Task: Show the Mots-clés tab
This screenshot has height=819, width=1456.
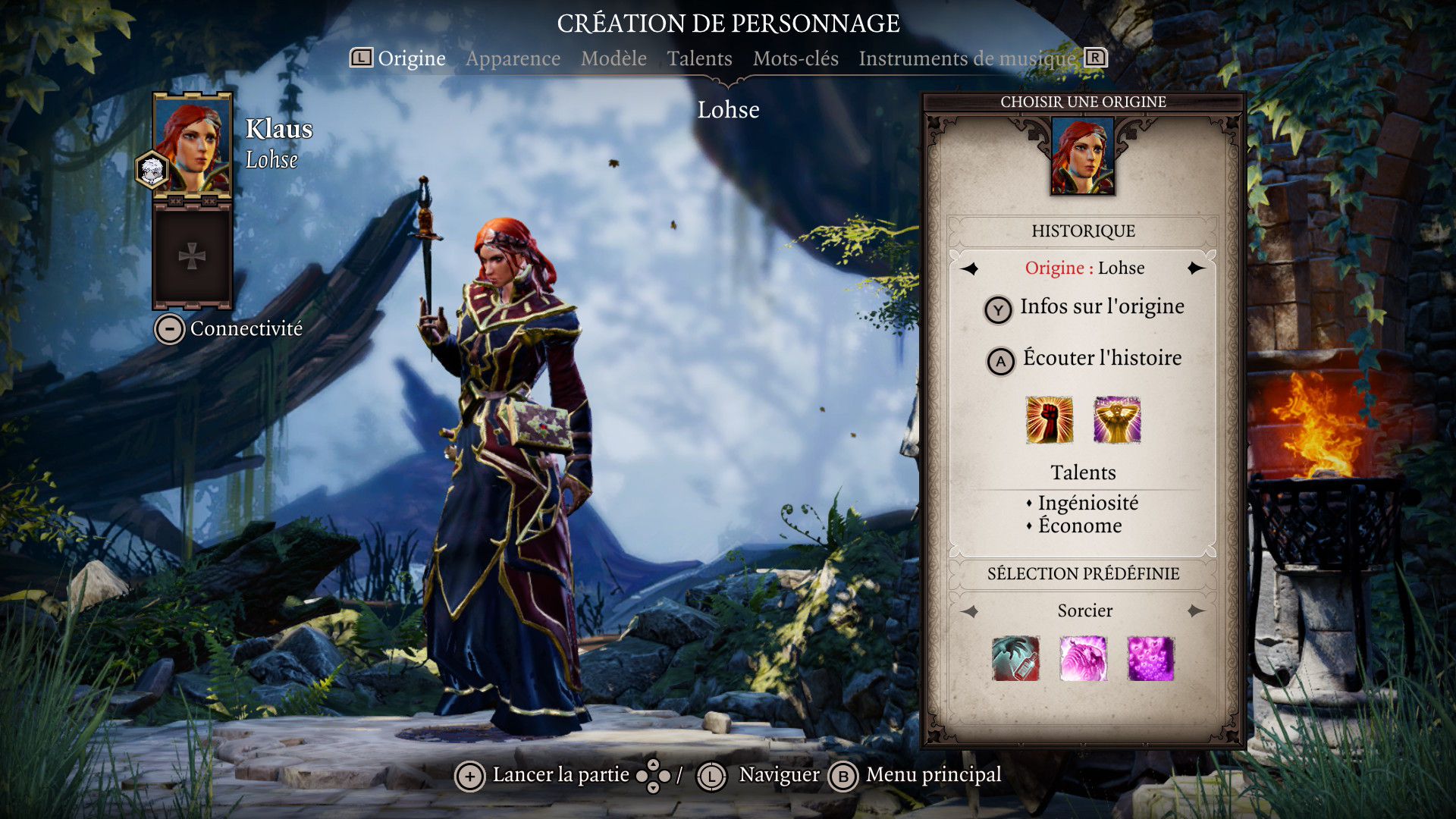Action: point(795,58)
